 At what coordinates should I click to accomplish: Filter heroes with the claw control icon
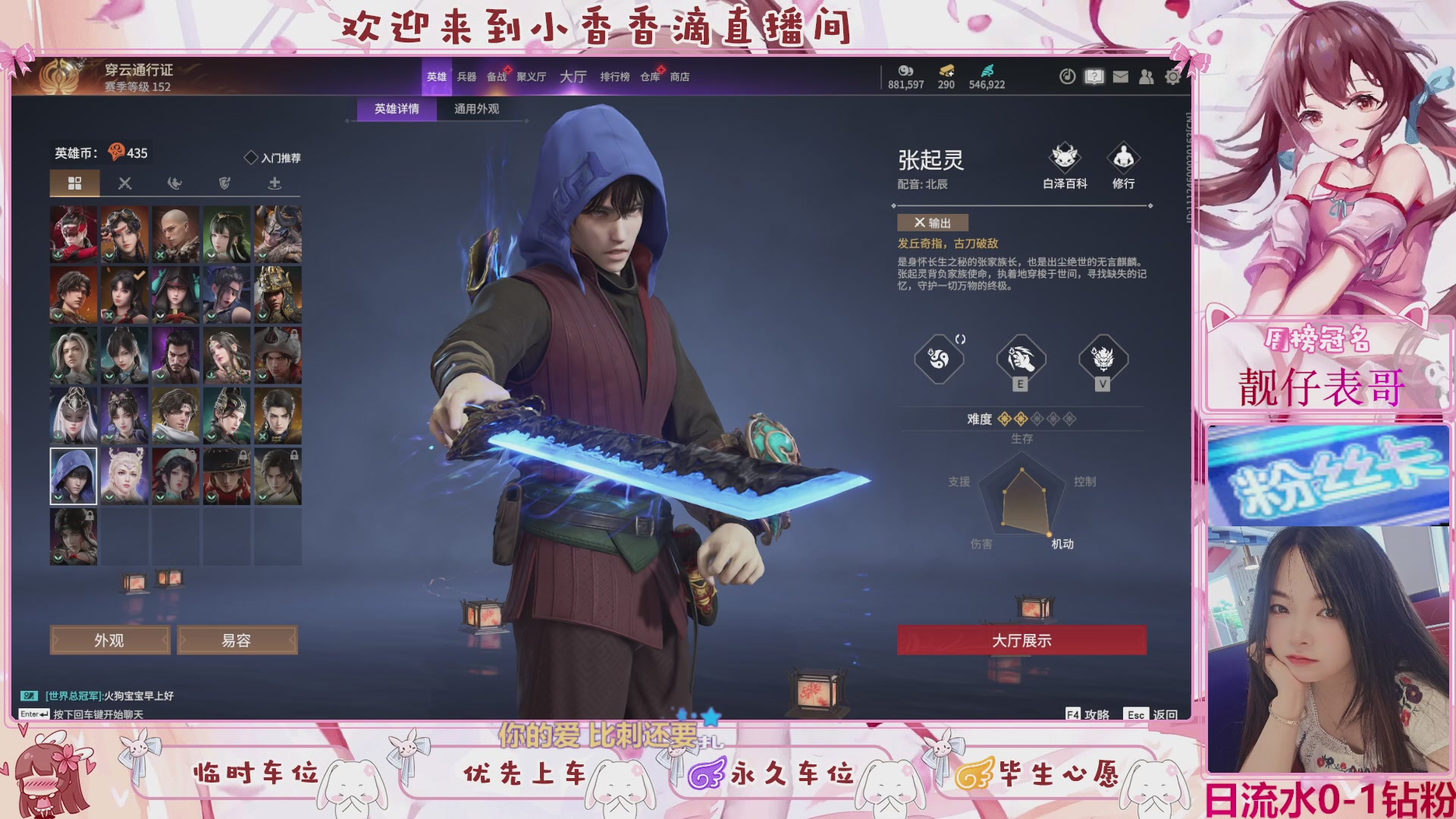pyautogui.click(x=174, y=183)
